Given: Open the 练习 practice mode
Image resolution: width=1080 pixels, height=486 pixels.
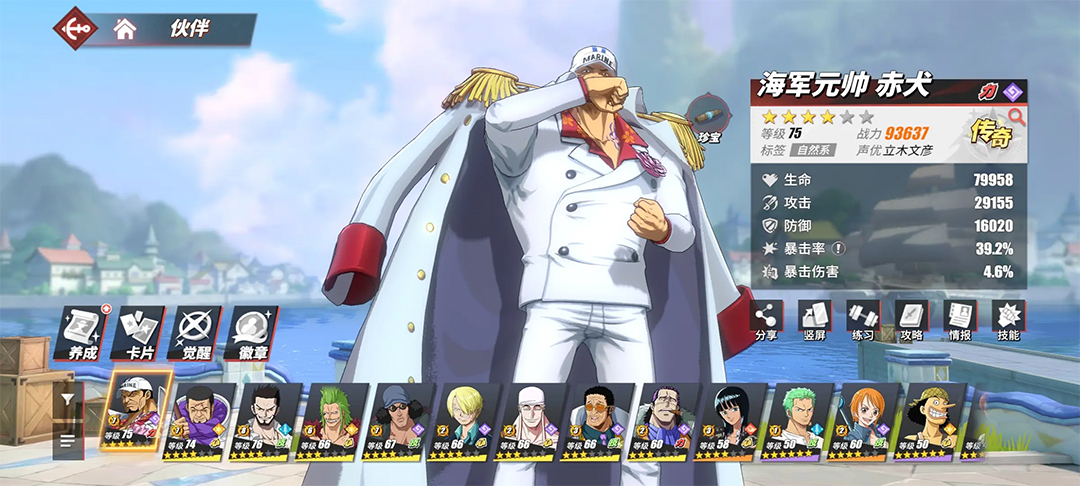Looking at the screenshot, I should (x=862, y=320).
